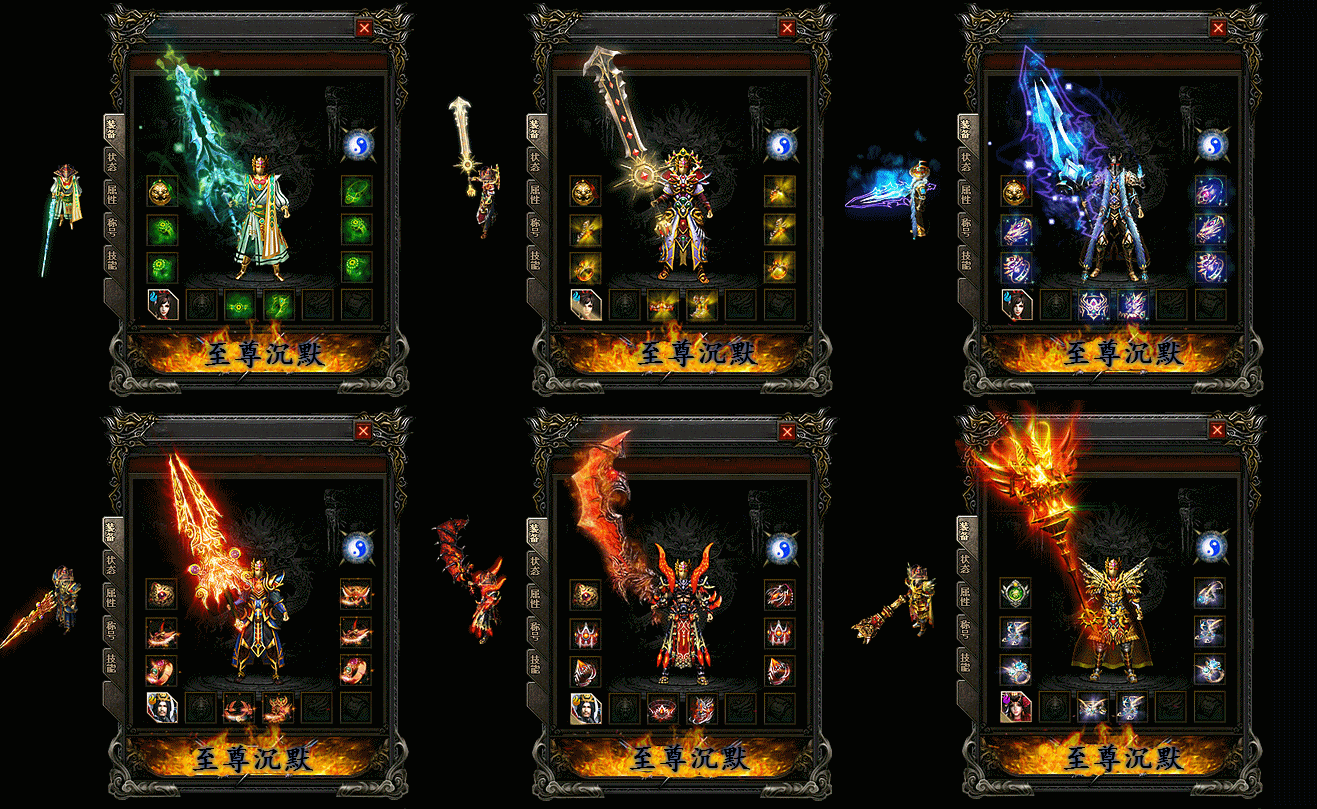Select the 装备 tab in the golden winged armor panel

point(966,530)
